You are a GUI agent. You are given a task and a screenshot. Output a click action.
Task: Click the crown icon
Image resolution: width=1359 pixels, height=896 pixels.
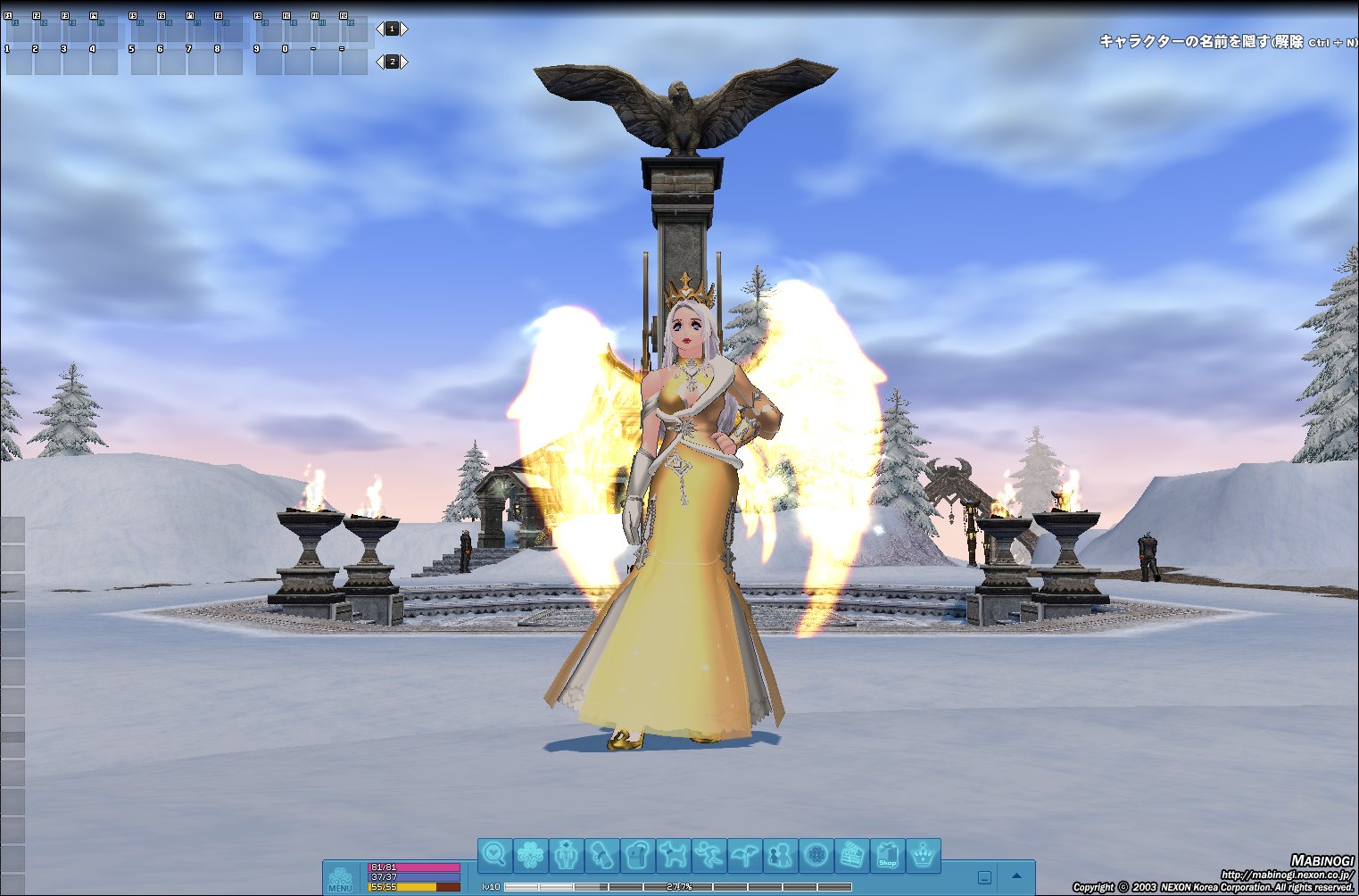(x=923, y=855)
